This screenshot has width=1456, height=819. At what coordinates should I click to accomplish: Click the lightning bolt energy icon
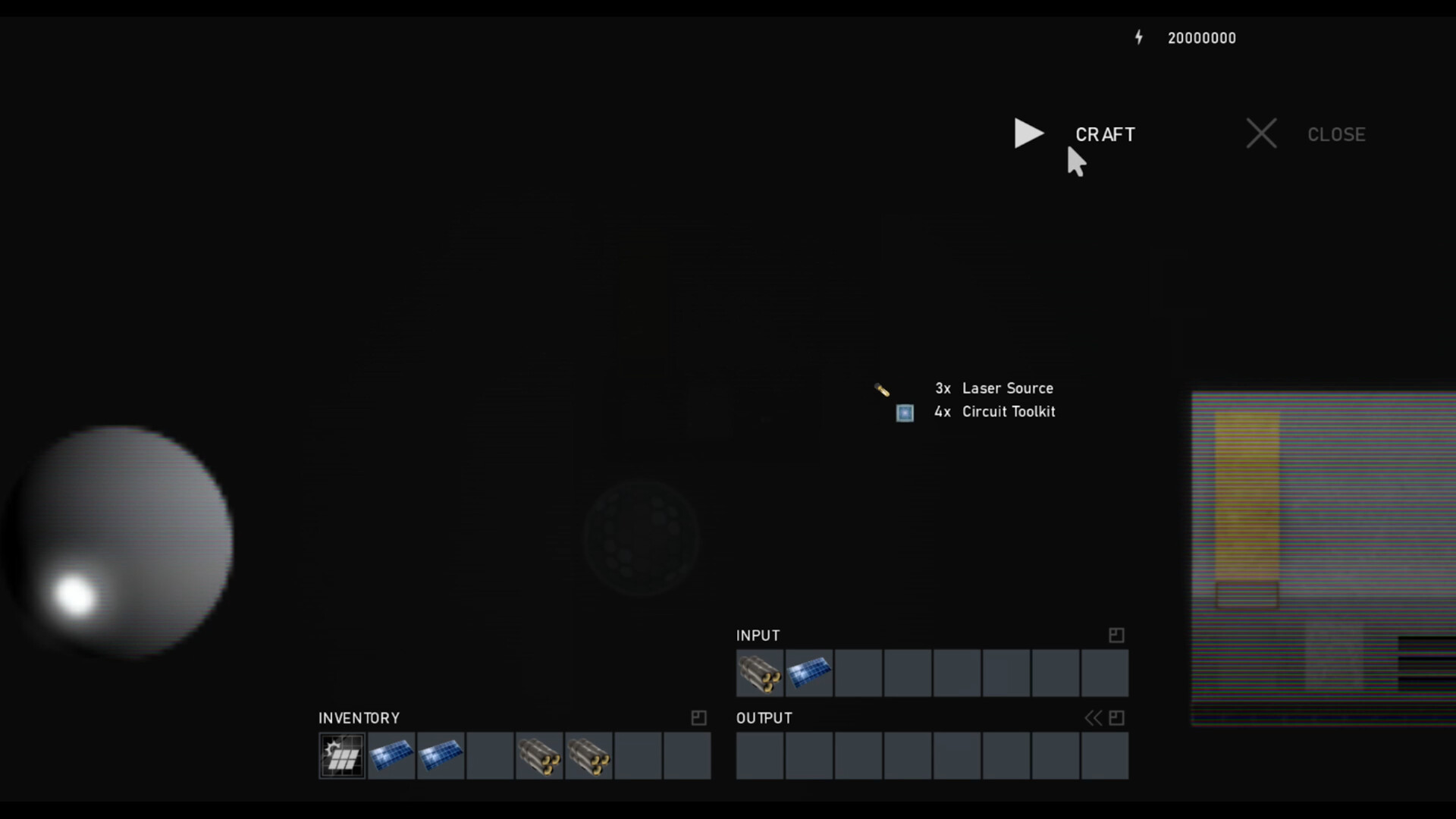[x=1139, y=37]
